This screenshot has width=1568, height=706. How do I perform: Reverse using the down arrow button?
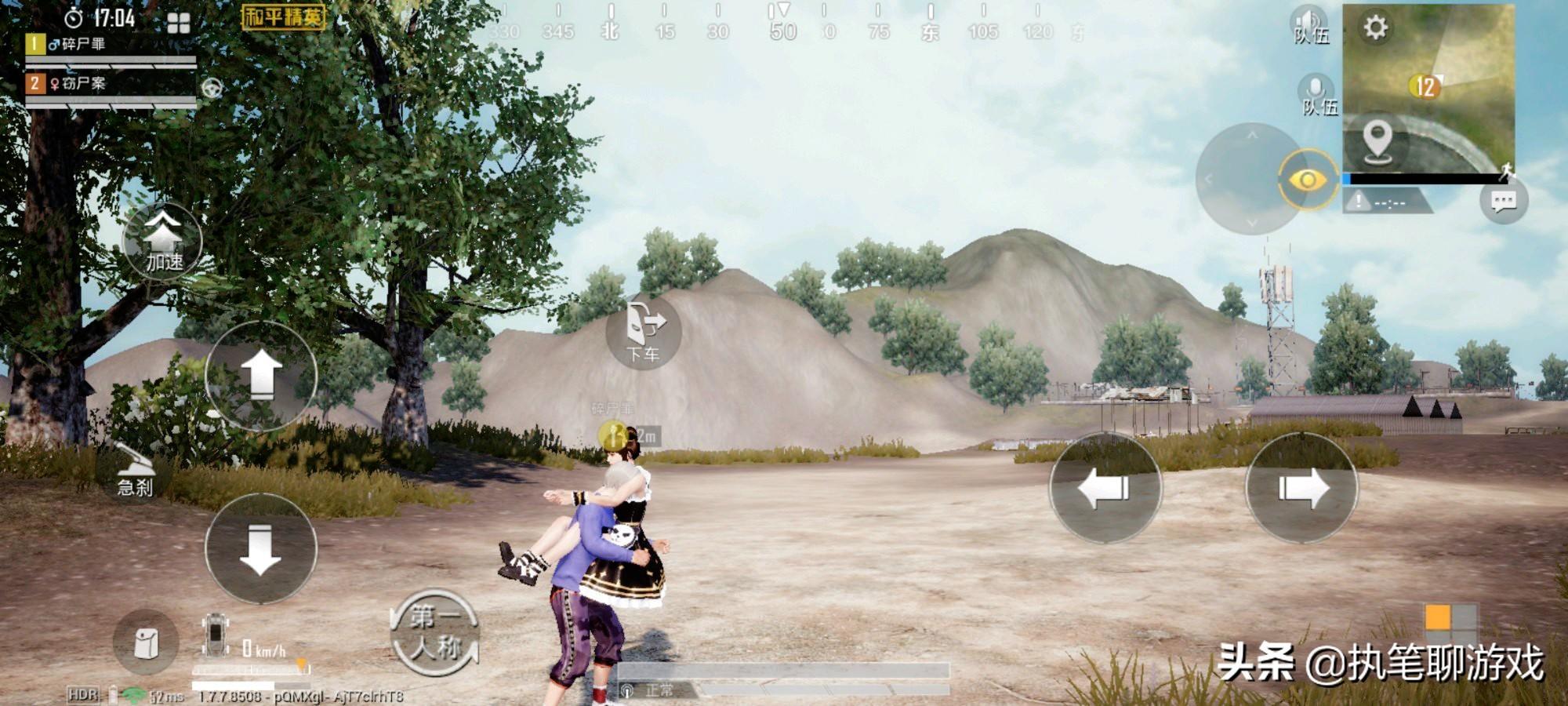(260, 549)
